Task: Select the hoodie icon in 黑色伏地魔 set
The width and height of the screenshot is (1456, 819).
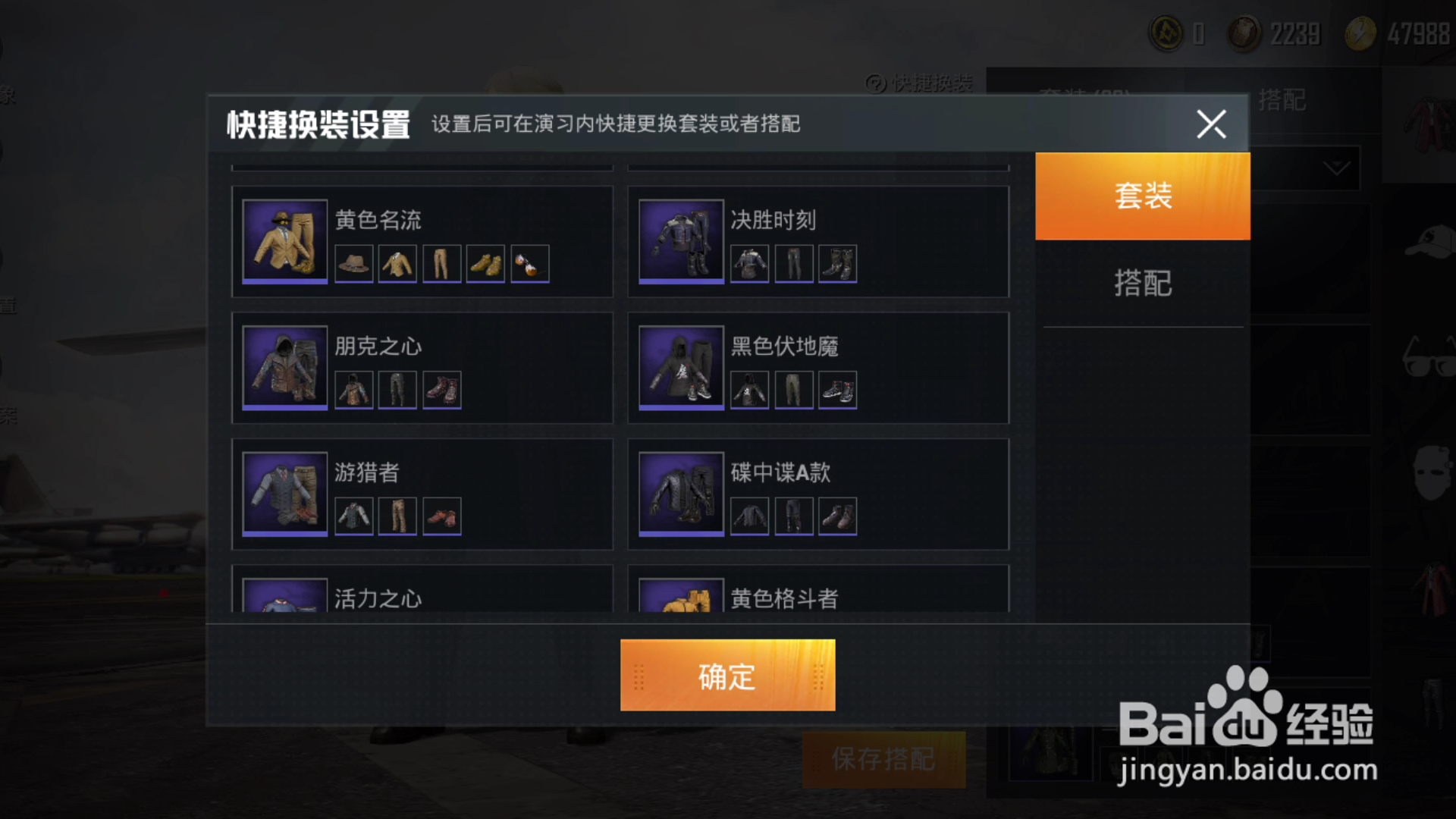Action: point(749,389)
